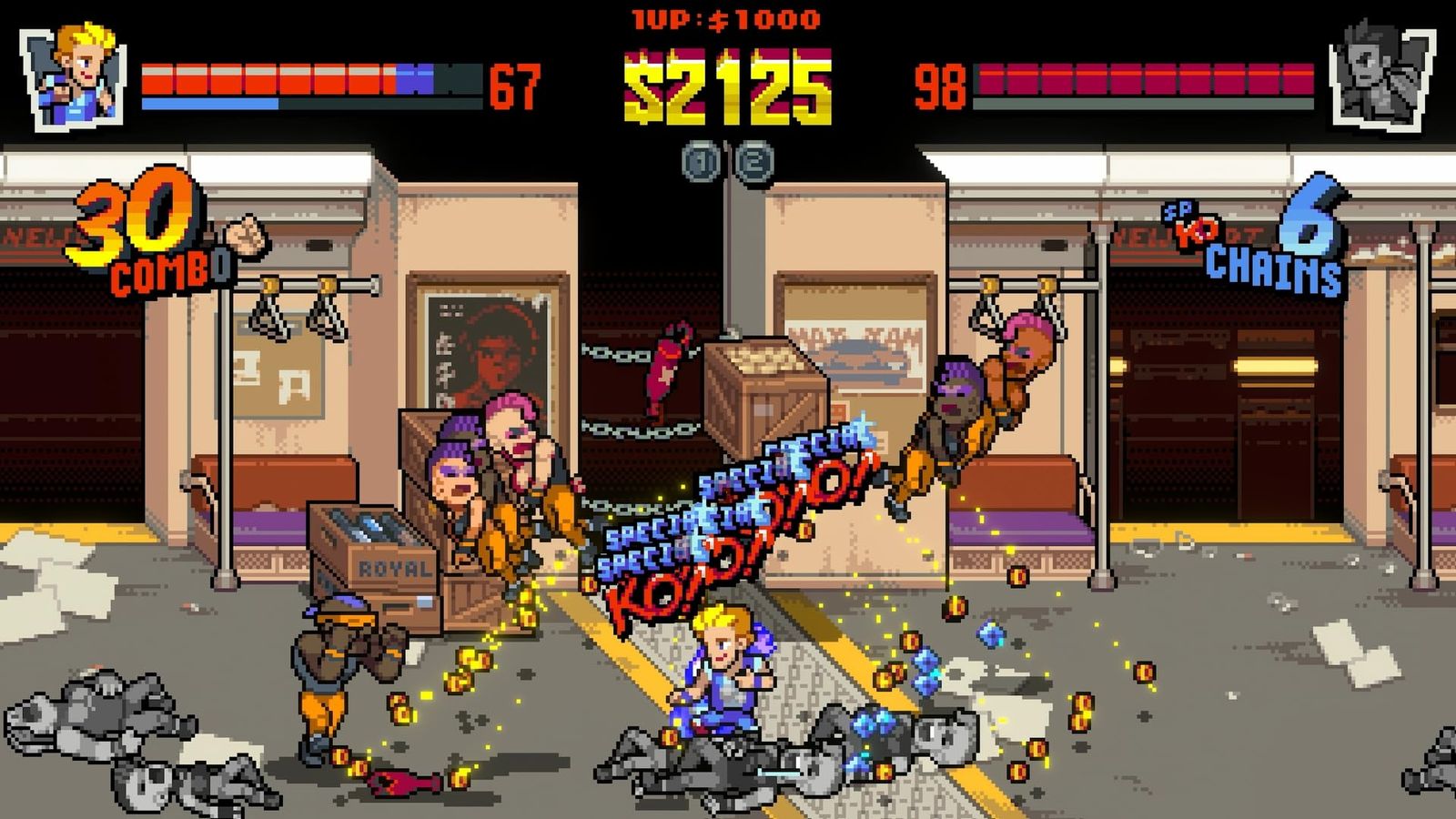The image size is (1456, 819).
Task: Click the token coin numbered 2
Action: click(753, 163)
